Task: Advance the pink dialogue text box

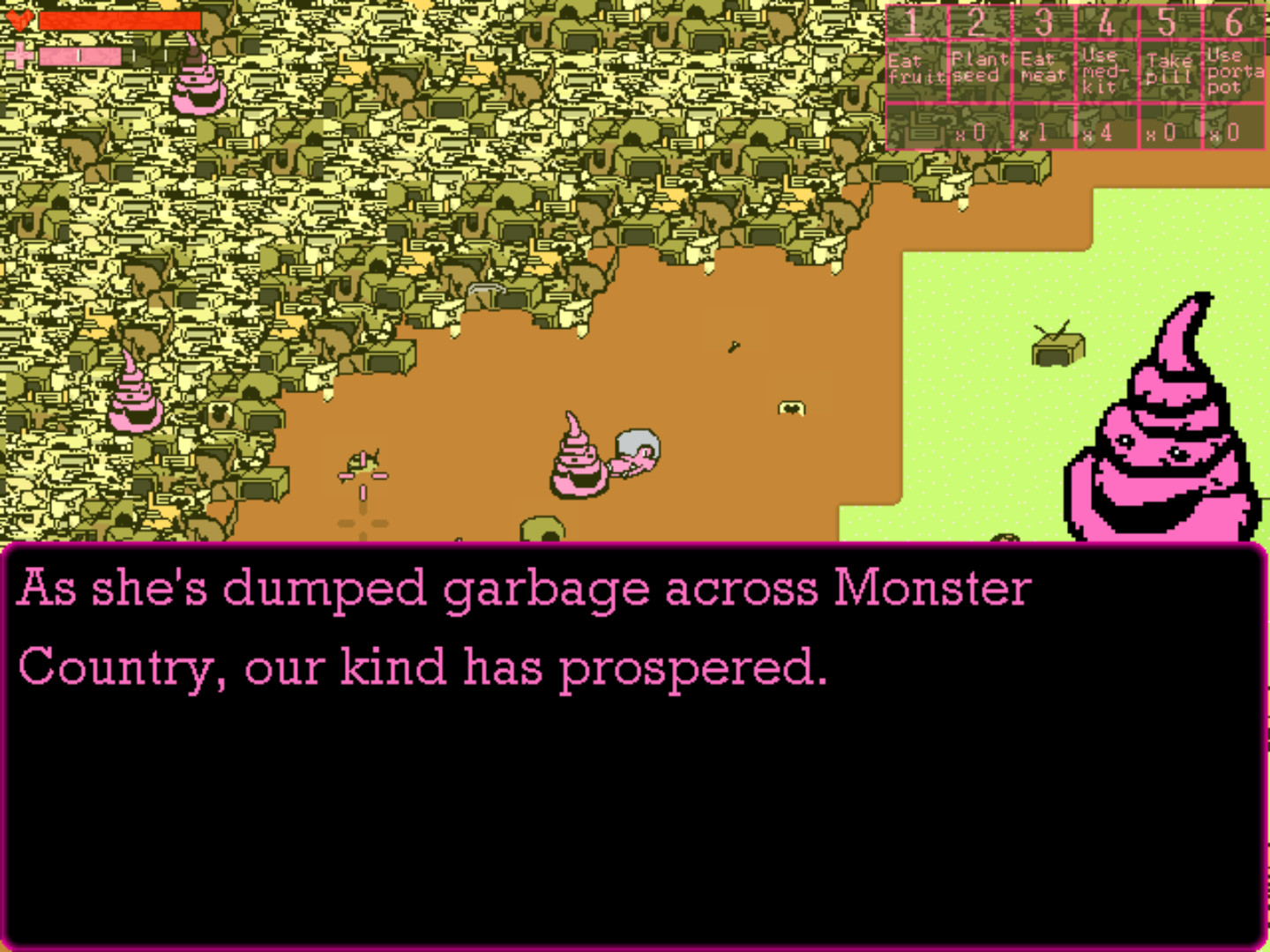Action: pos(633,746)
